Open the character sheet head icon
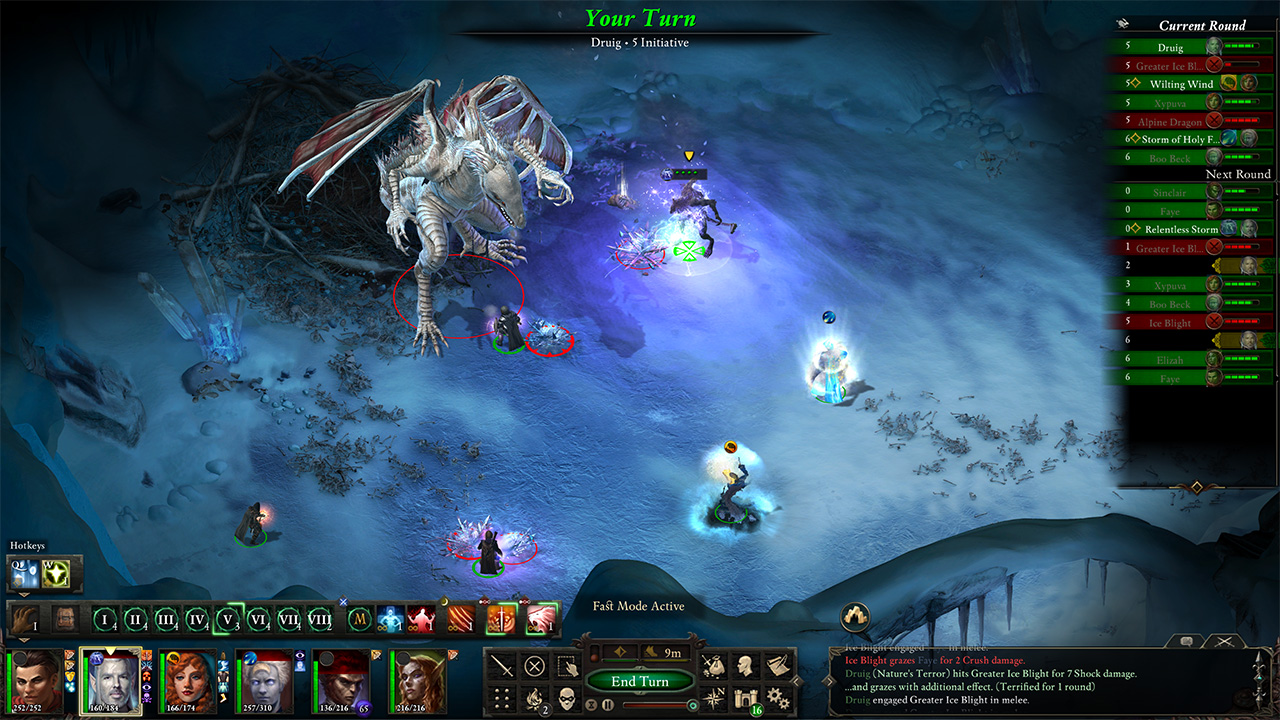 tap(745, 664)
